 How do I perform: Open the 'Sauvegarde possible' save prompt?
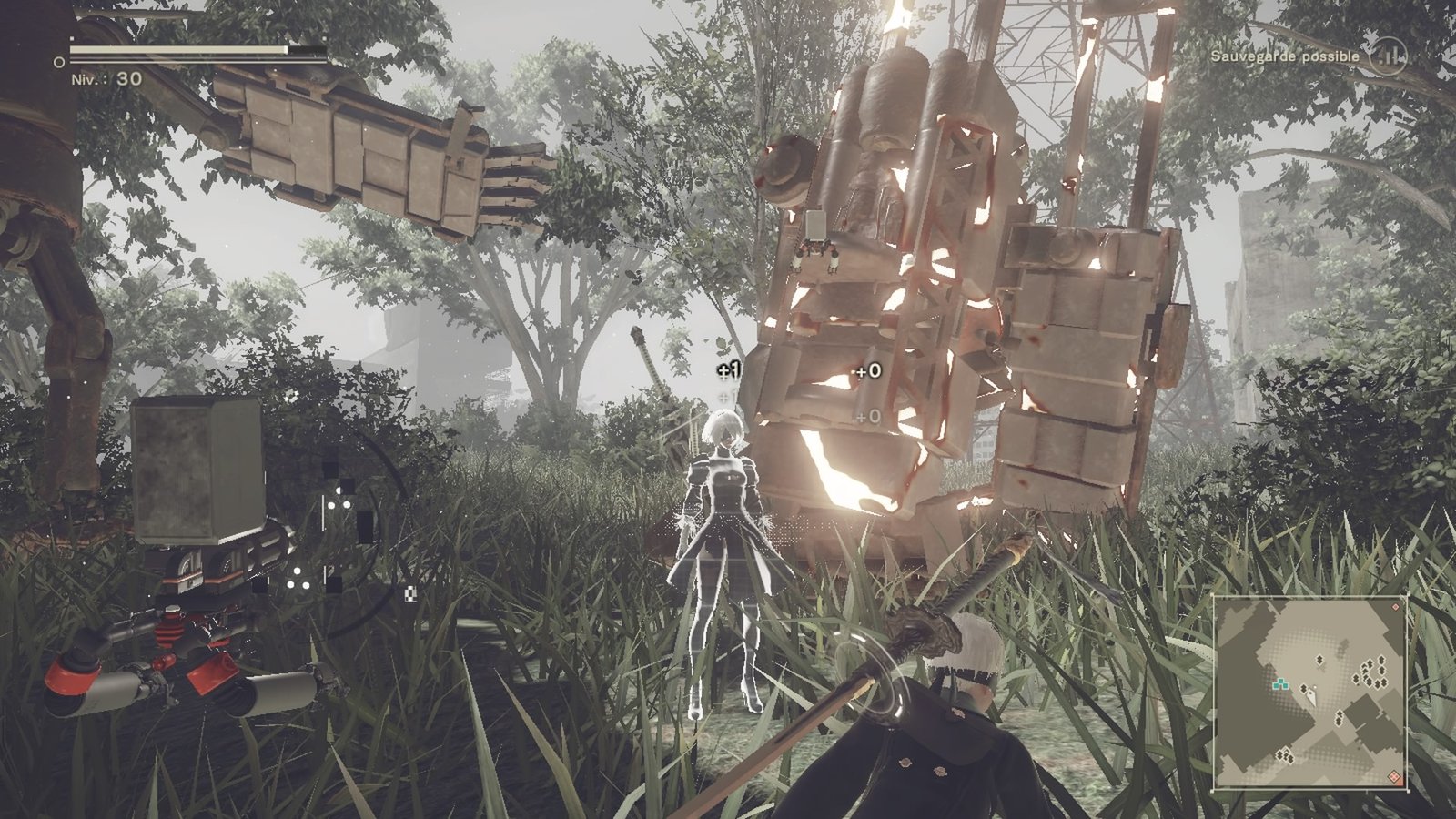click(1283, 55)
